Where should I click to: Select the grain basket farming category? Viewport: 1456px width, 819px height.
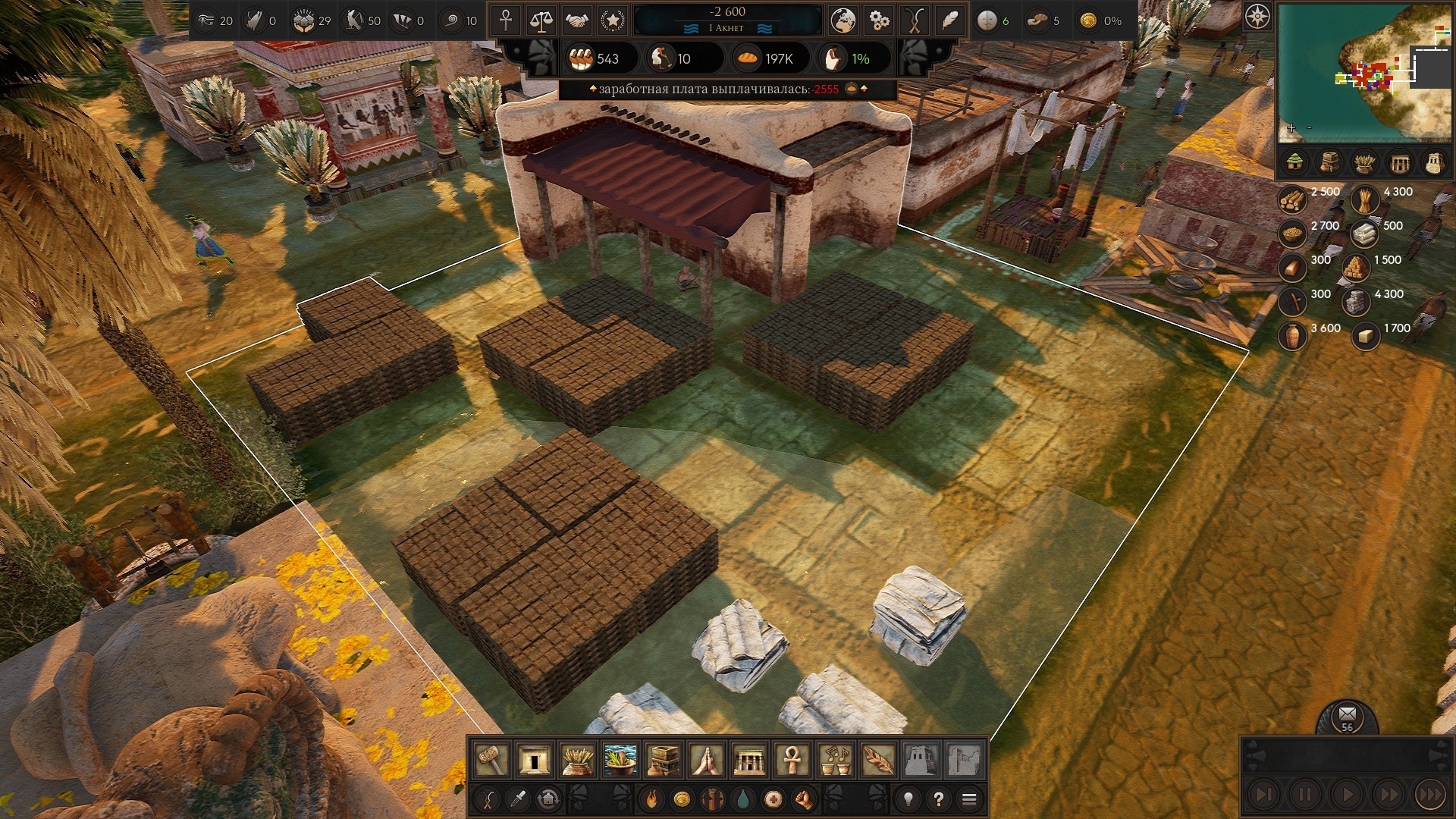pyautogui.click(x=577, y=760)
